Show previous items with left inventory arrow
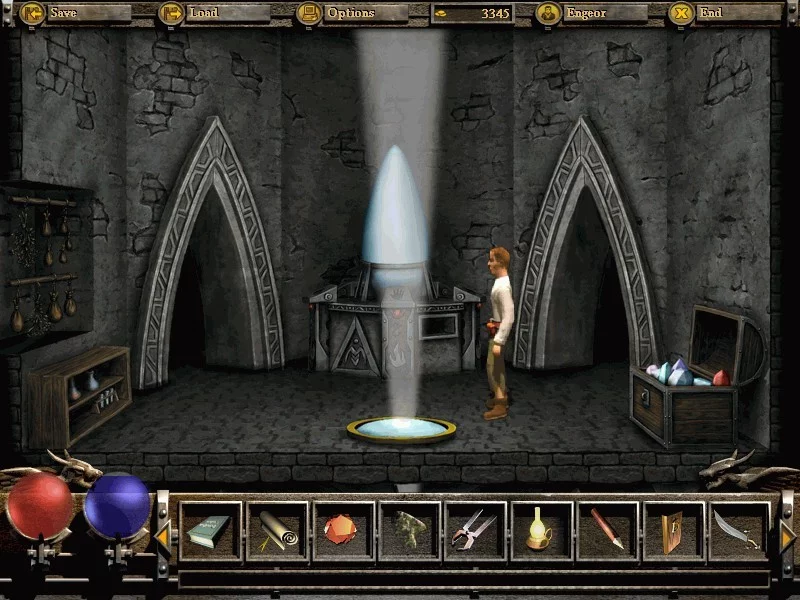Screen dimensions: 800x600 click(x=162, y=537)
